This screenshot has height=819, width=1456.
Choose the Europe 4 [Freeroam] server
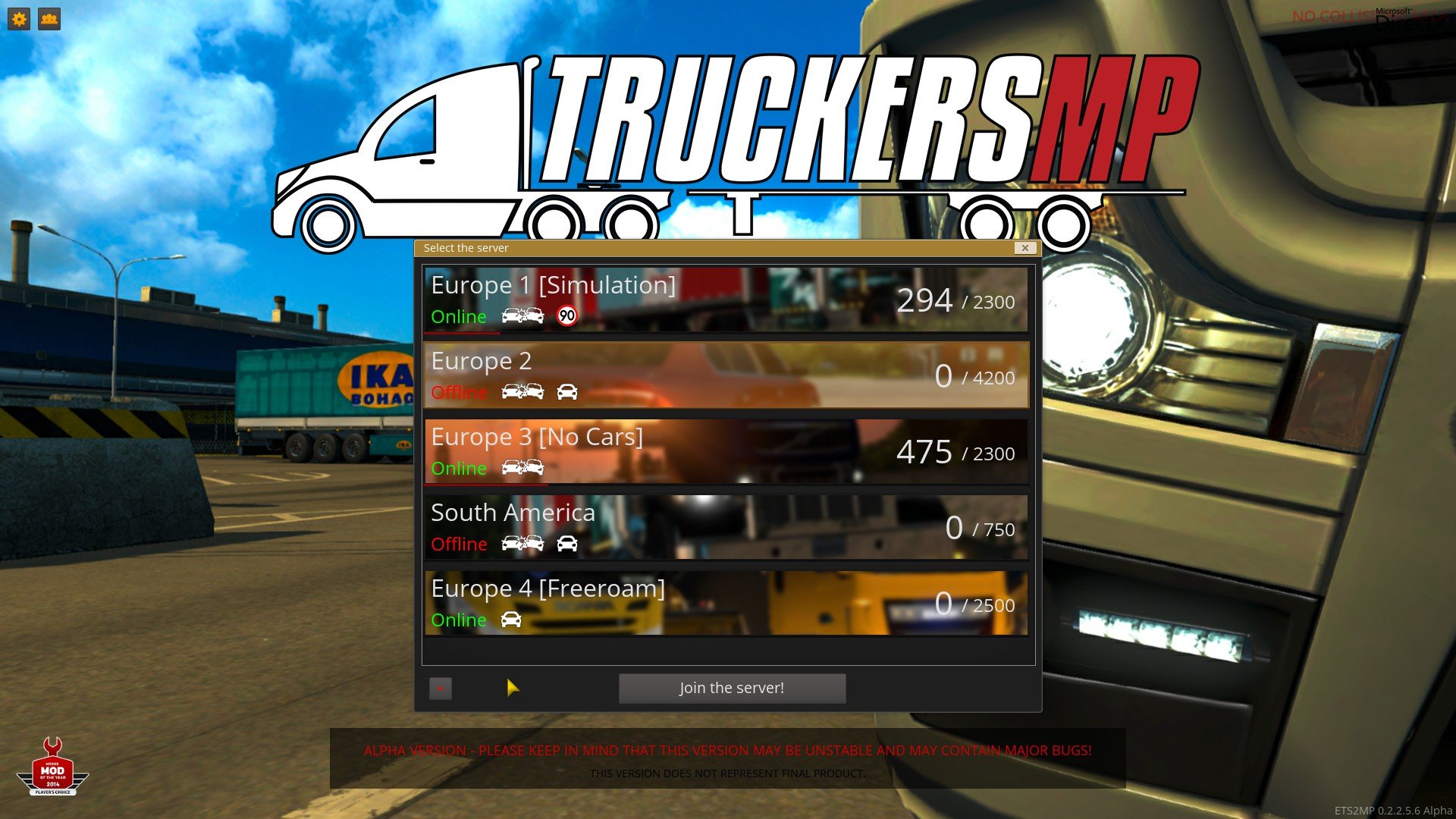tap(726, 603)
